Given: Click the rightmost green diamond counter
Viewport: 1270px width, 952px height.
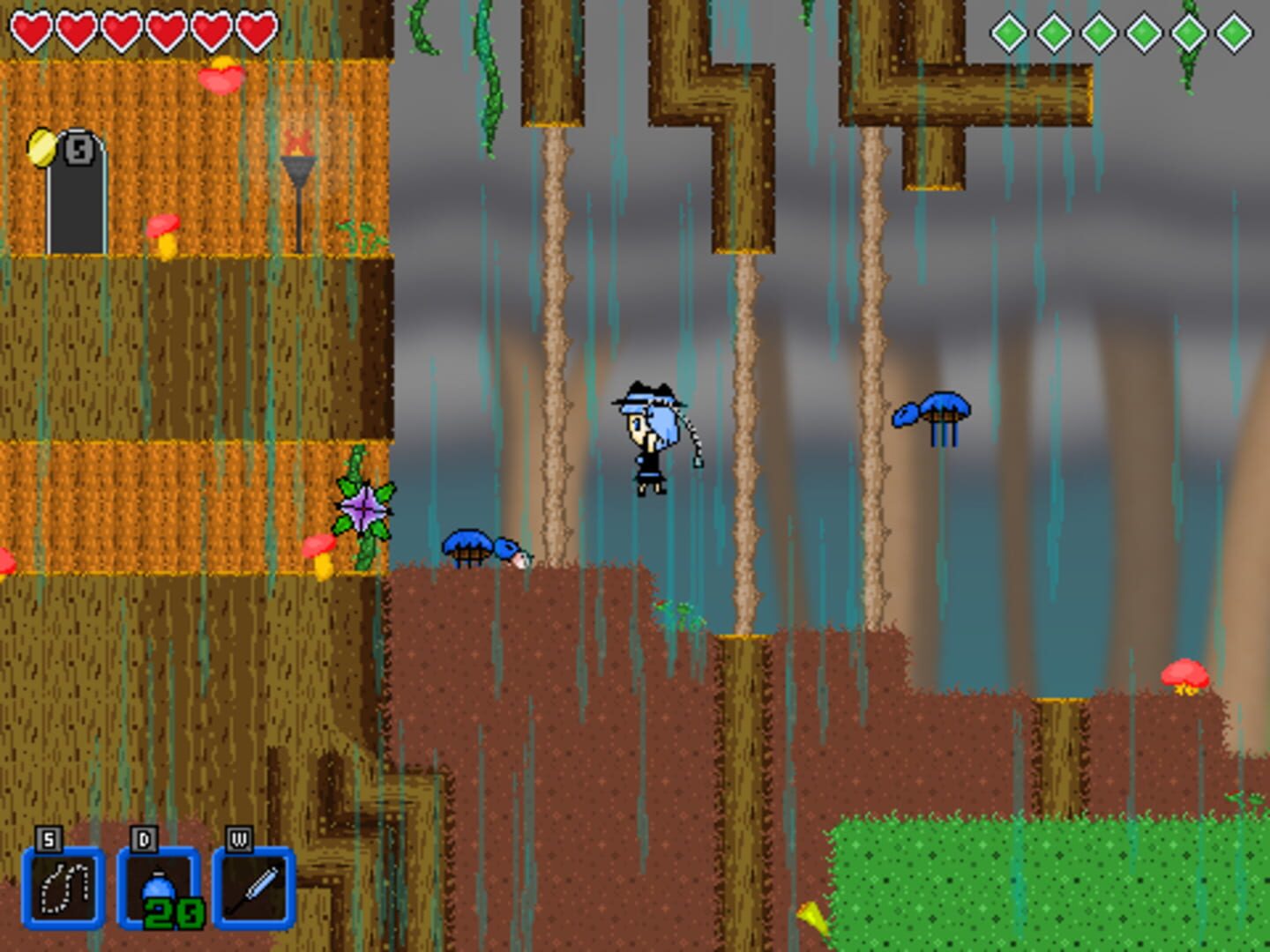Looking at the screenshot, I should [x=1232, y=30].
